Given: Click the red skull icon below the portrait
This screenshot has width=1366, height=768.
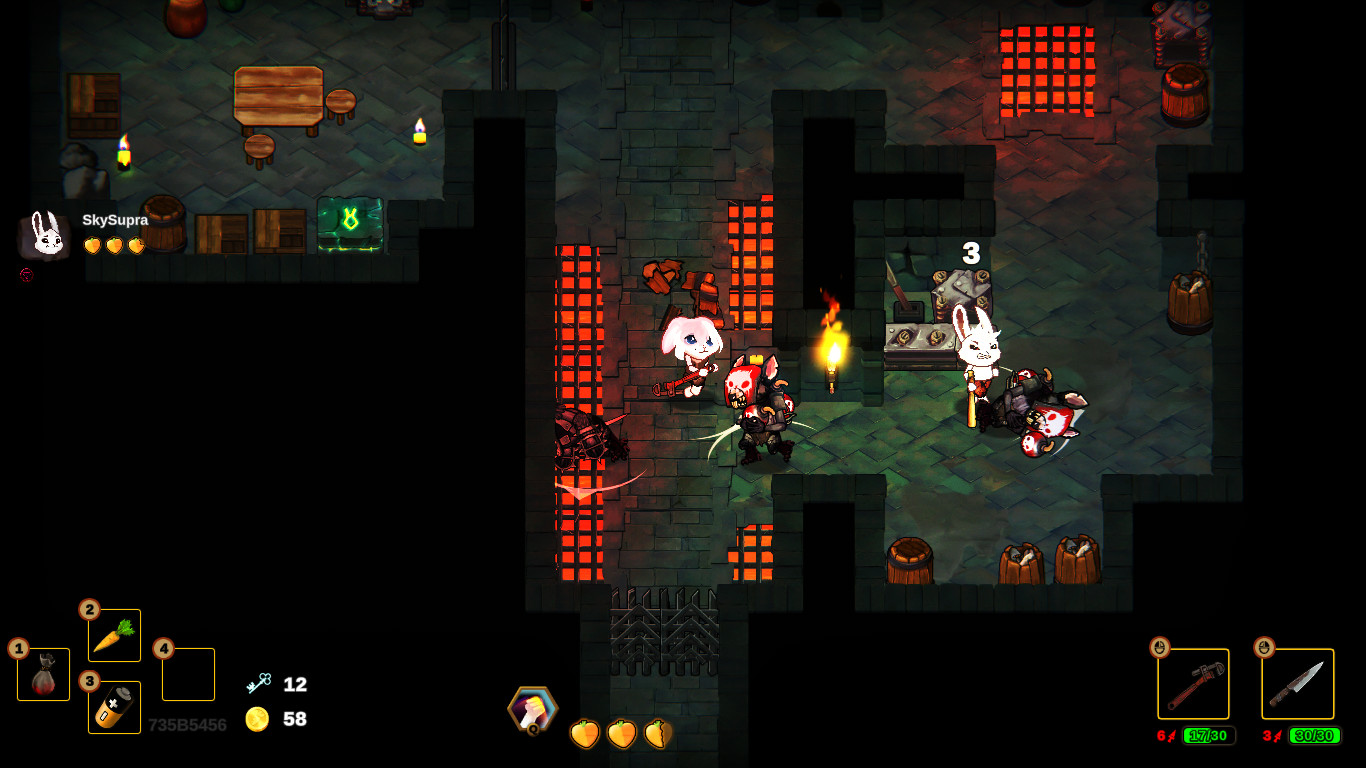Looking at the screenshot, I should point(25,276).
